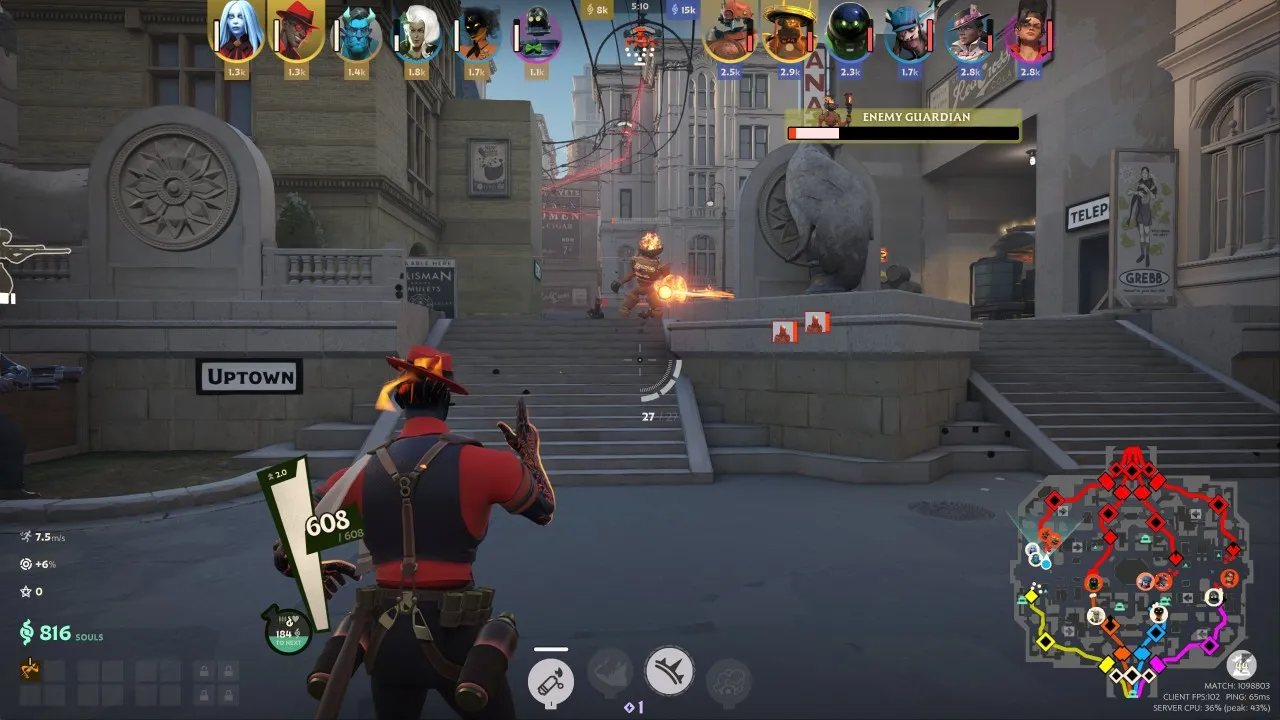Select the blue horned ally portrait
Image resolution: width=1280 pixels, height=720 pixels.
point(357,34)
